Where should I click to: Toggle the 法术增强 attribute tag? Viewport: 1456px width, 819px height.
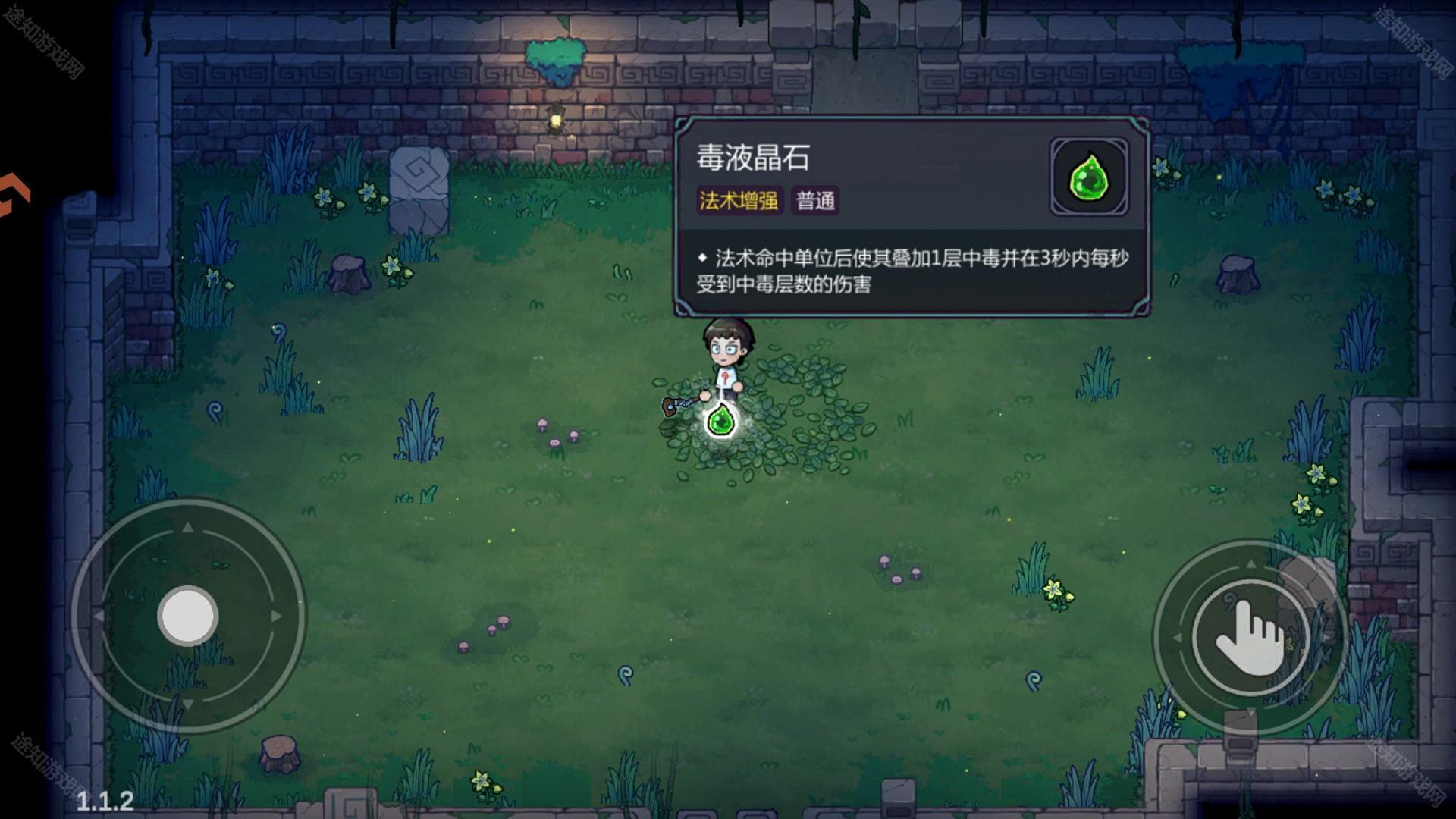pos(739,202)
